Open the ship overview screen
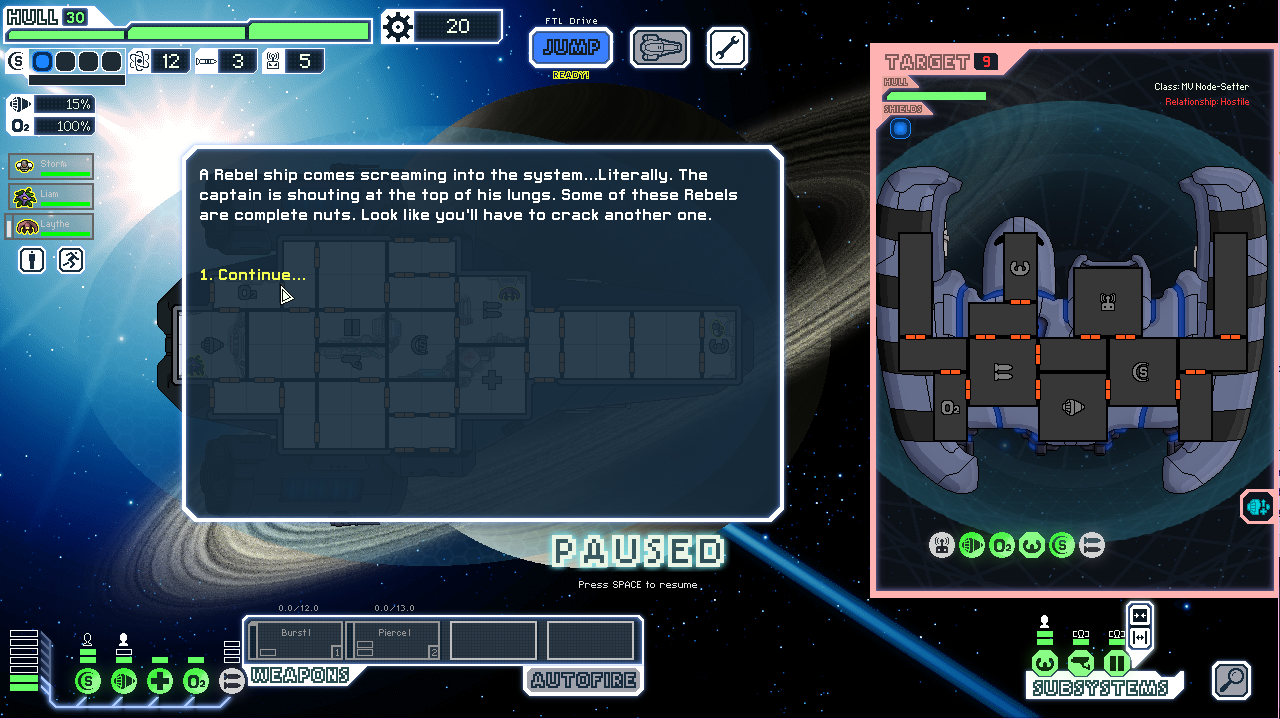The width and height of the screenshot is (1280, 719). (660, 47)
